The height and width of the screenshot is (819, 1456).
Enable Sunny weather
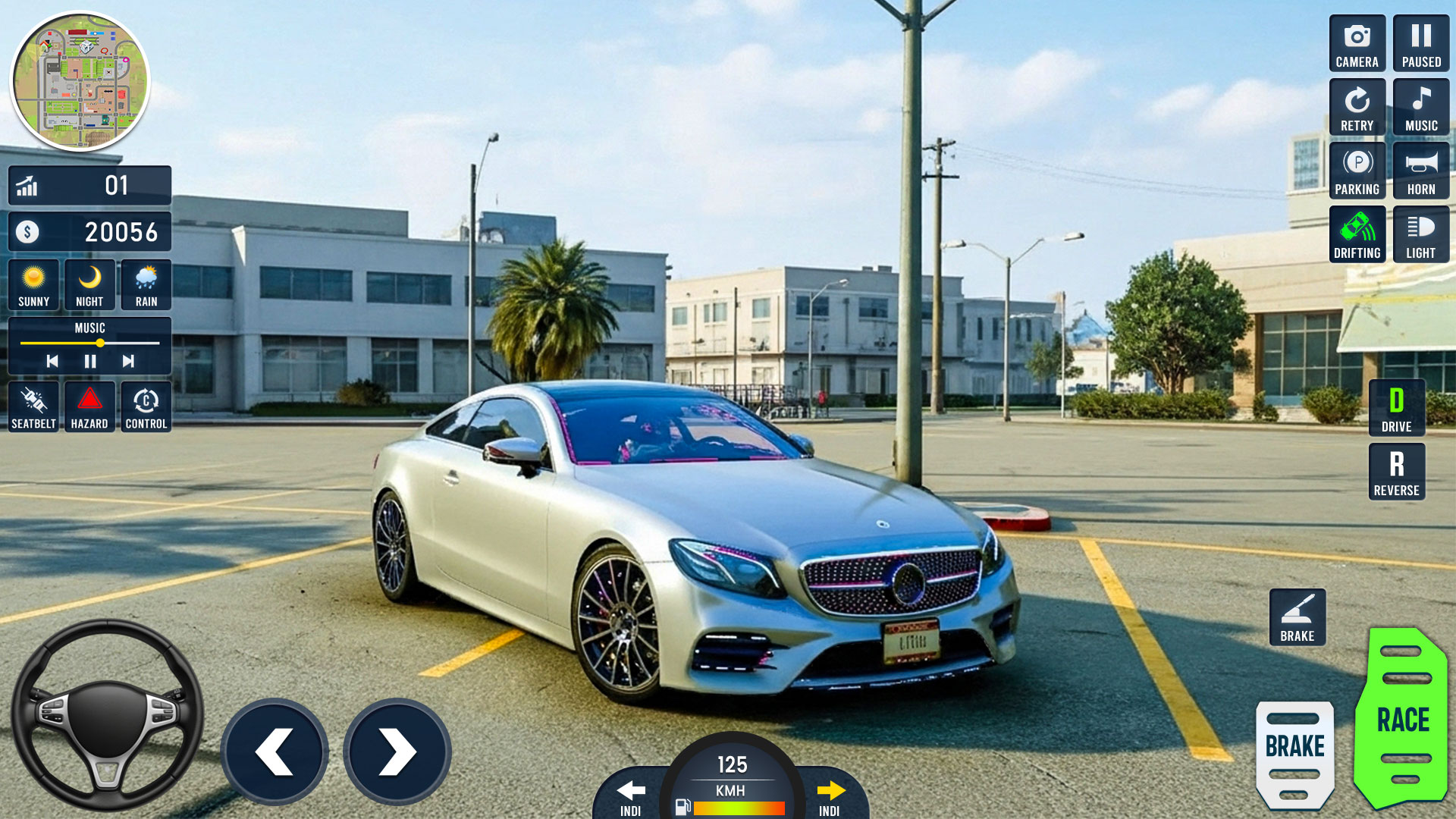click(x=33, y=284)
